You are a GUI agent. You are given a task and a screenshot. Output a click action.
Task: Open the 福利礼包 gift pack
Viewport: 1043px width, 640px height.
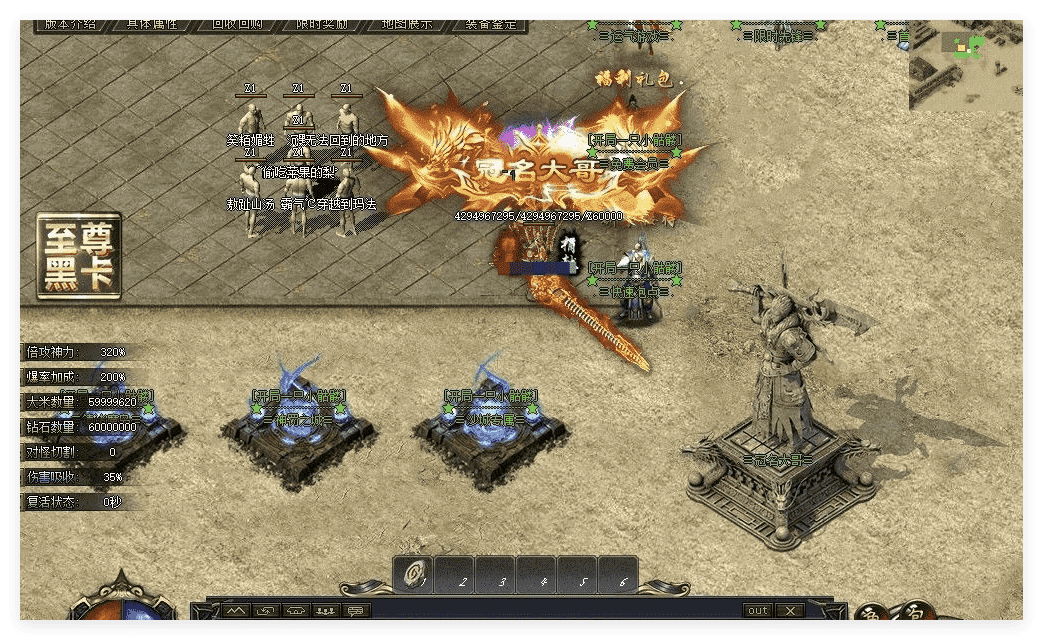tap(633, 79)
